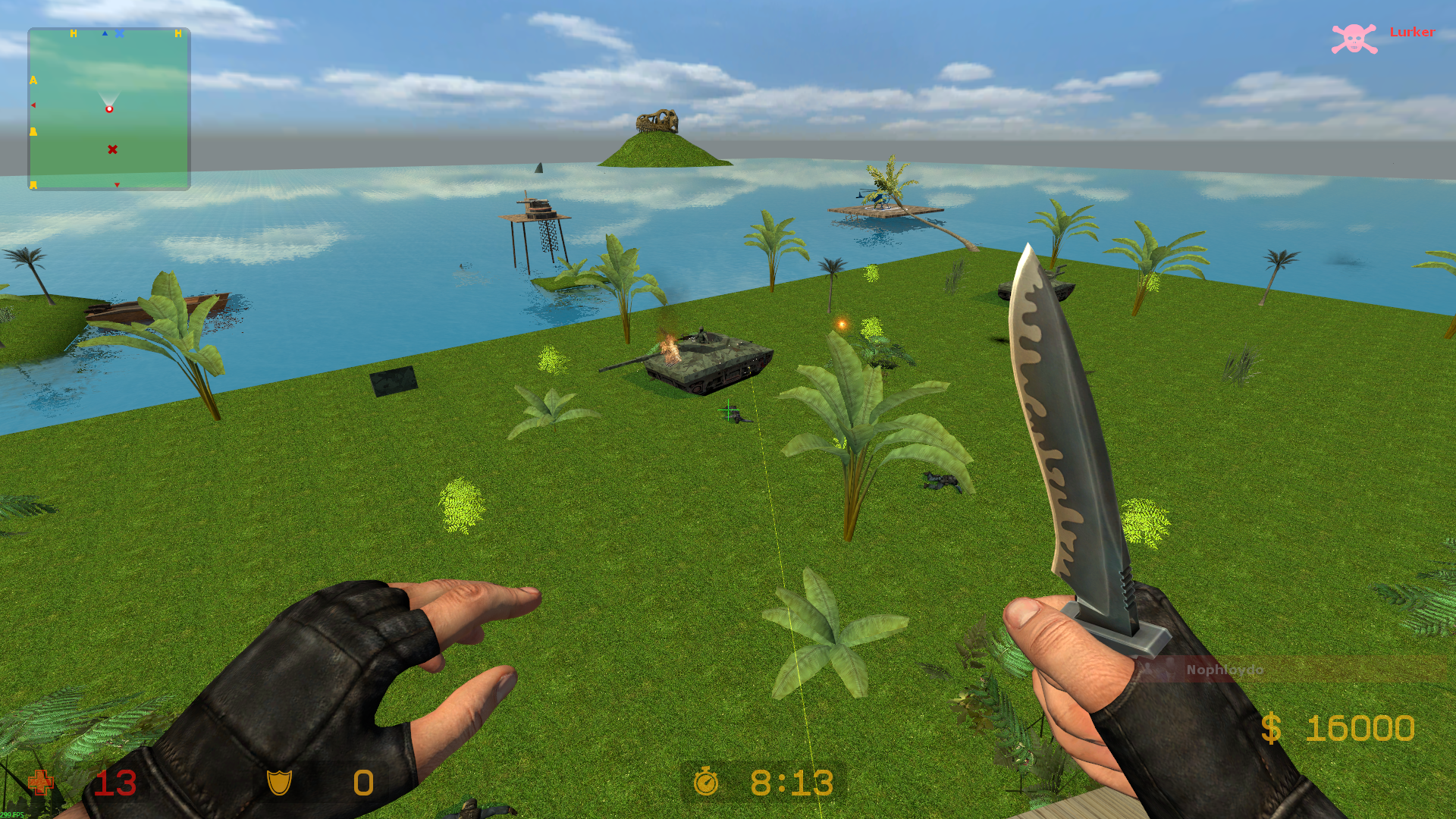Click the player position dot on radar

(109, 109)
